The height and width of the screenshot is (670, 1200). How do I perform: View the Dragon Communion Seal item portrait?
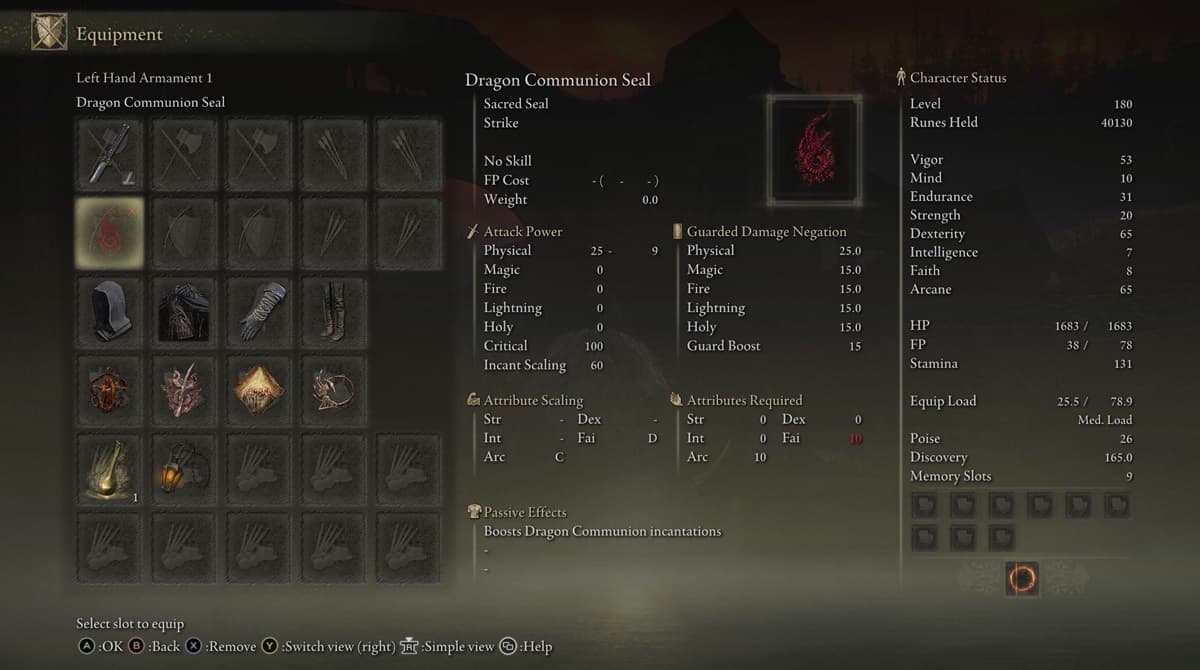point(814,150)
